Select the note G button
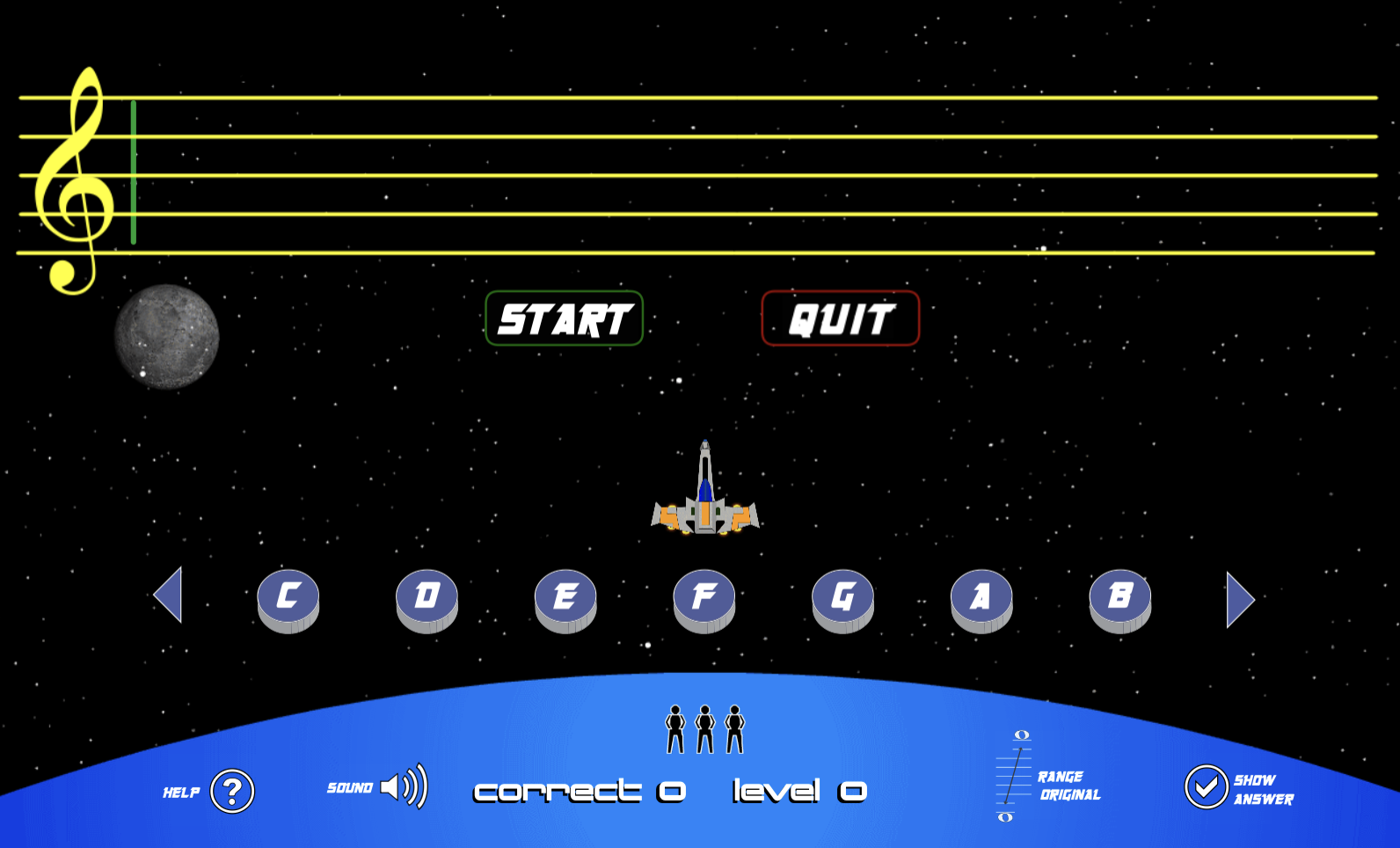Image resolution: width=1400 pixels, height=848 pixels. point(842,596)
